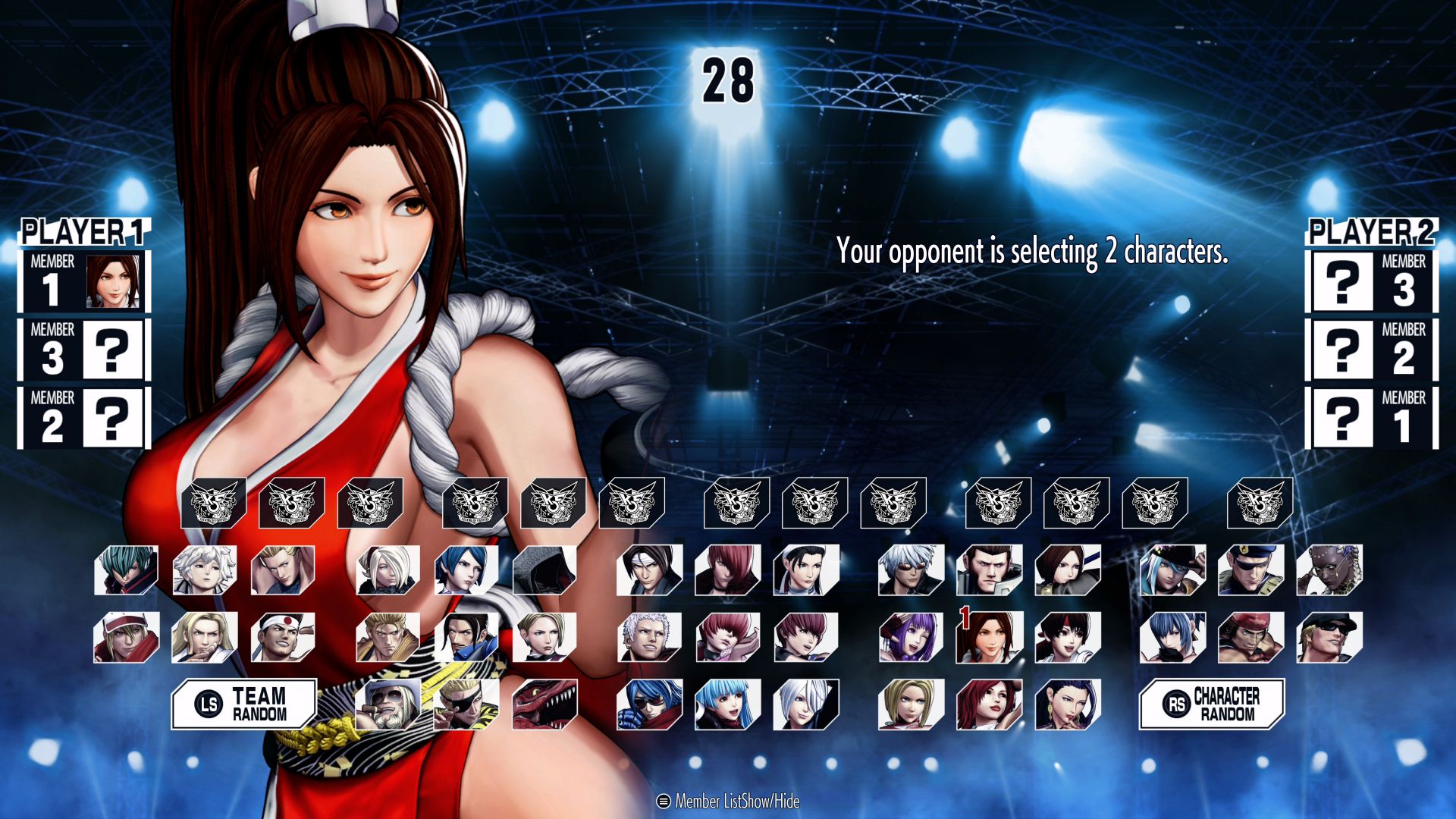Pick the hooded Kukri portrait
The height and width of the screenshot is (819, 1456).
coord(544,570)
